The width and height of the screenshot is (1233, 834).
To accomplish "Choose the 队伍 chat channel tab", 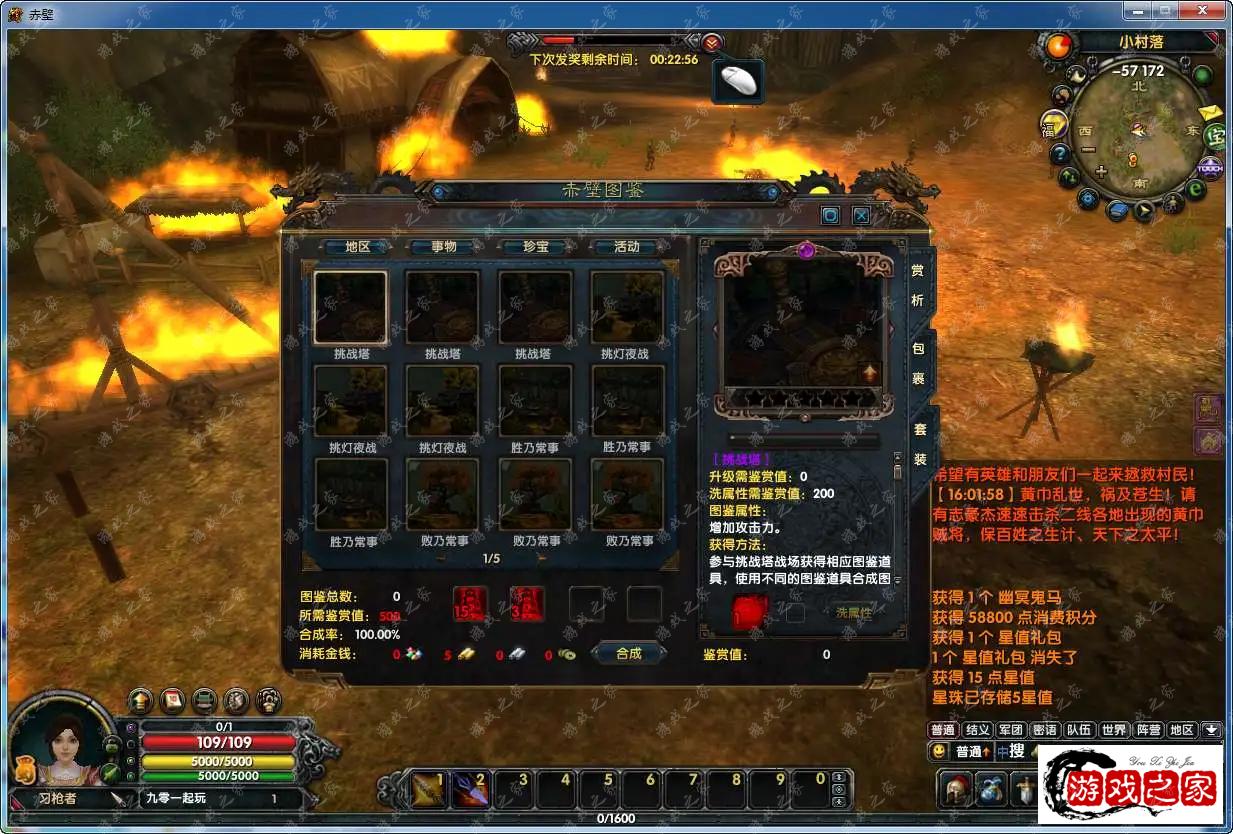I will pos(1078,731).
